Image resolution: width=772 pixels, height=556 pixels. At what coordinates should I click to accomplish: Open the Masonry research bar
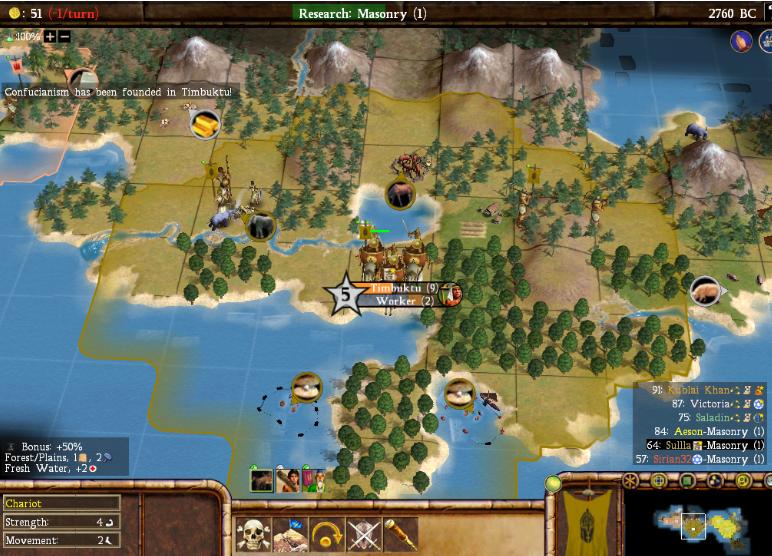coord(362,13)
